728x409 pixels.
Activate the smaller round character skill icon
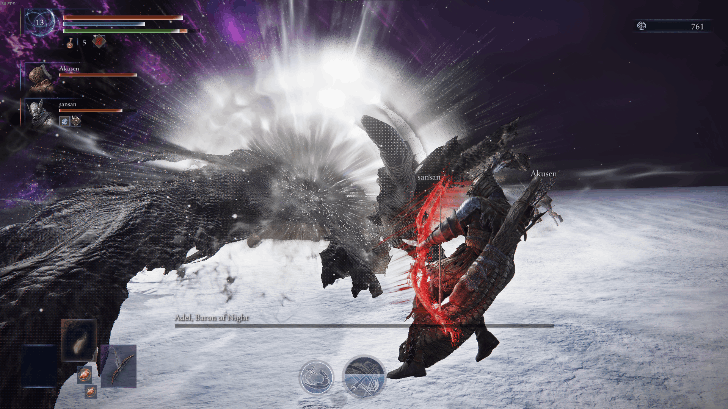316,377
